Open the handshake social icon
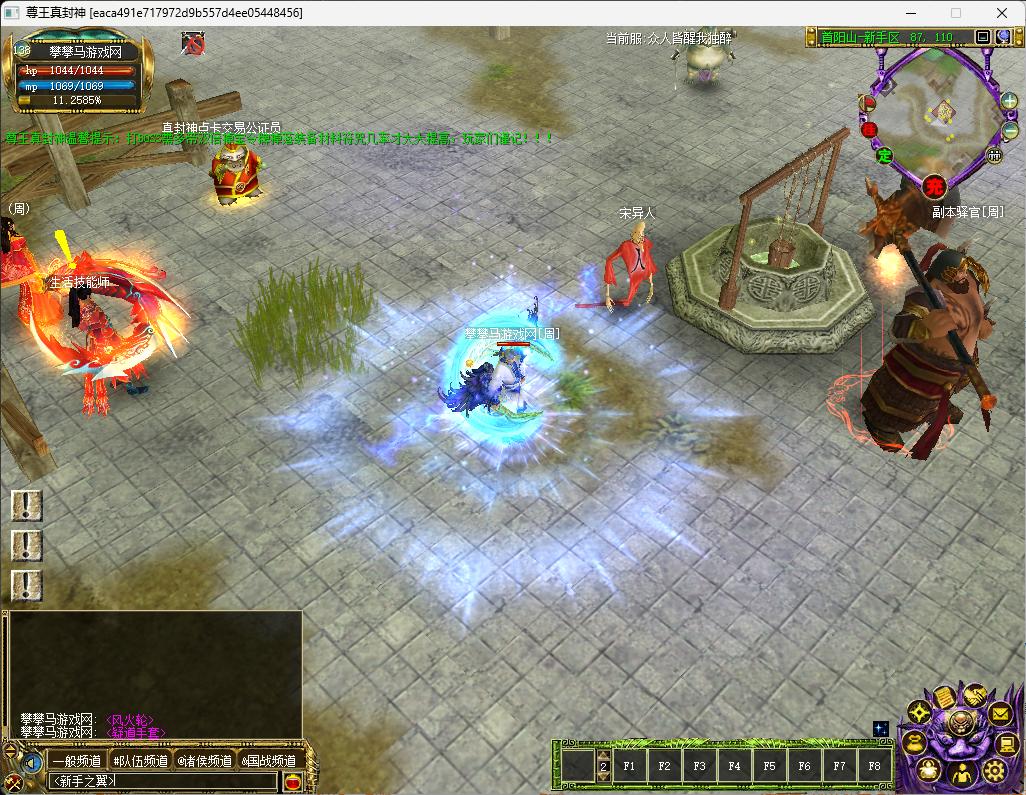1026x795 pixels. coord(973,696)
